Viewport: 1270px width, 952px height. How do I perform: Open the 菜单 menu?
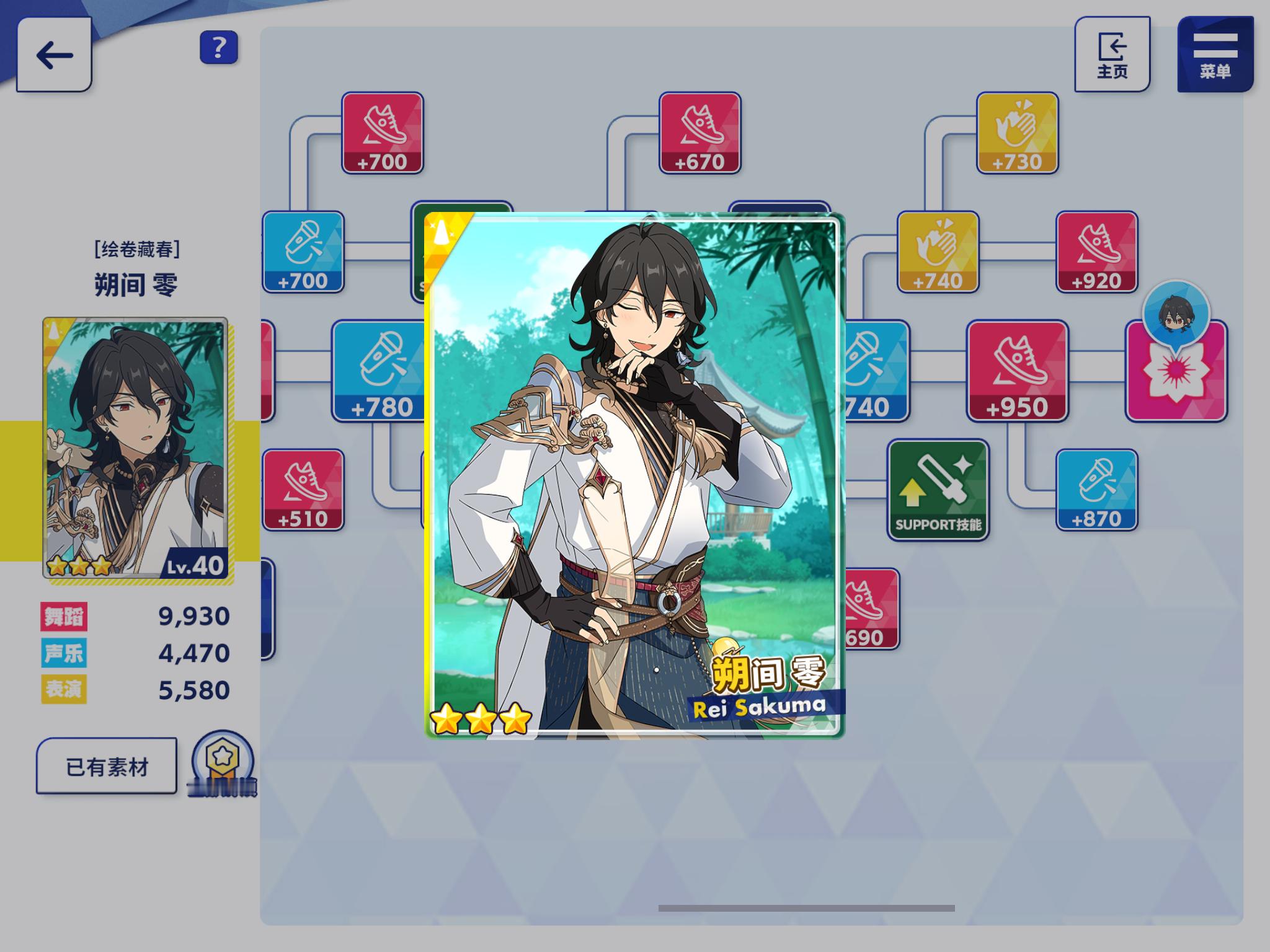(1215, 55)
